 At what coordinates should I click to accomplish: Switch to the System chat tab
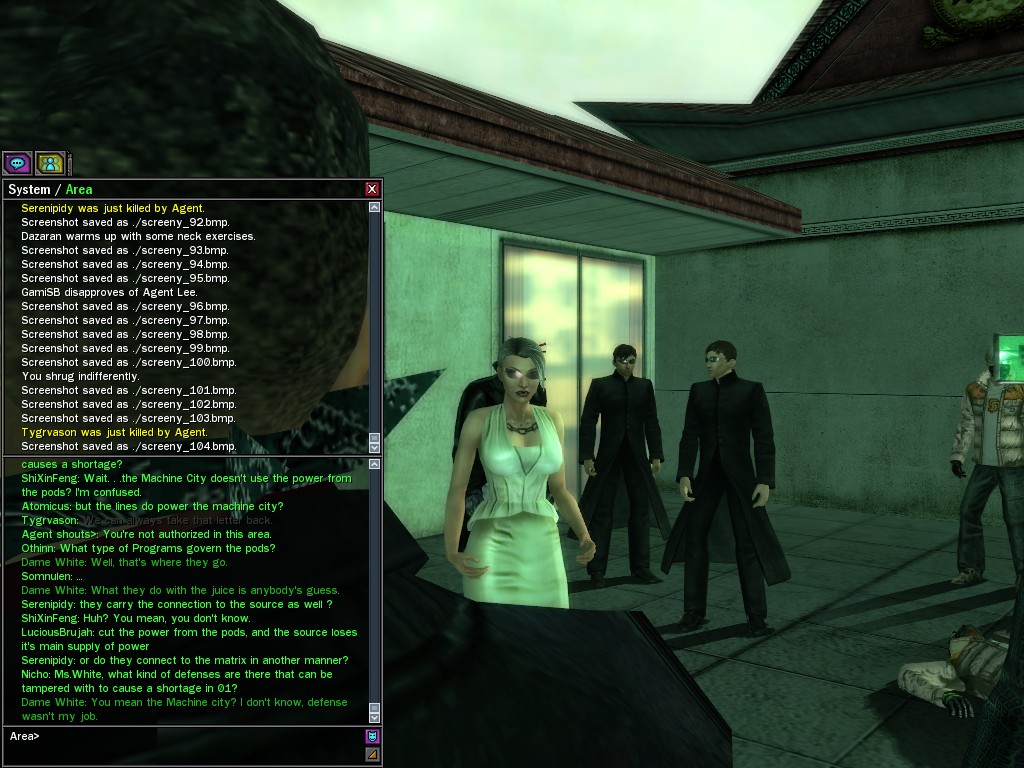click(28, 189)
